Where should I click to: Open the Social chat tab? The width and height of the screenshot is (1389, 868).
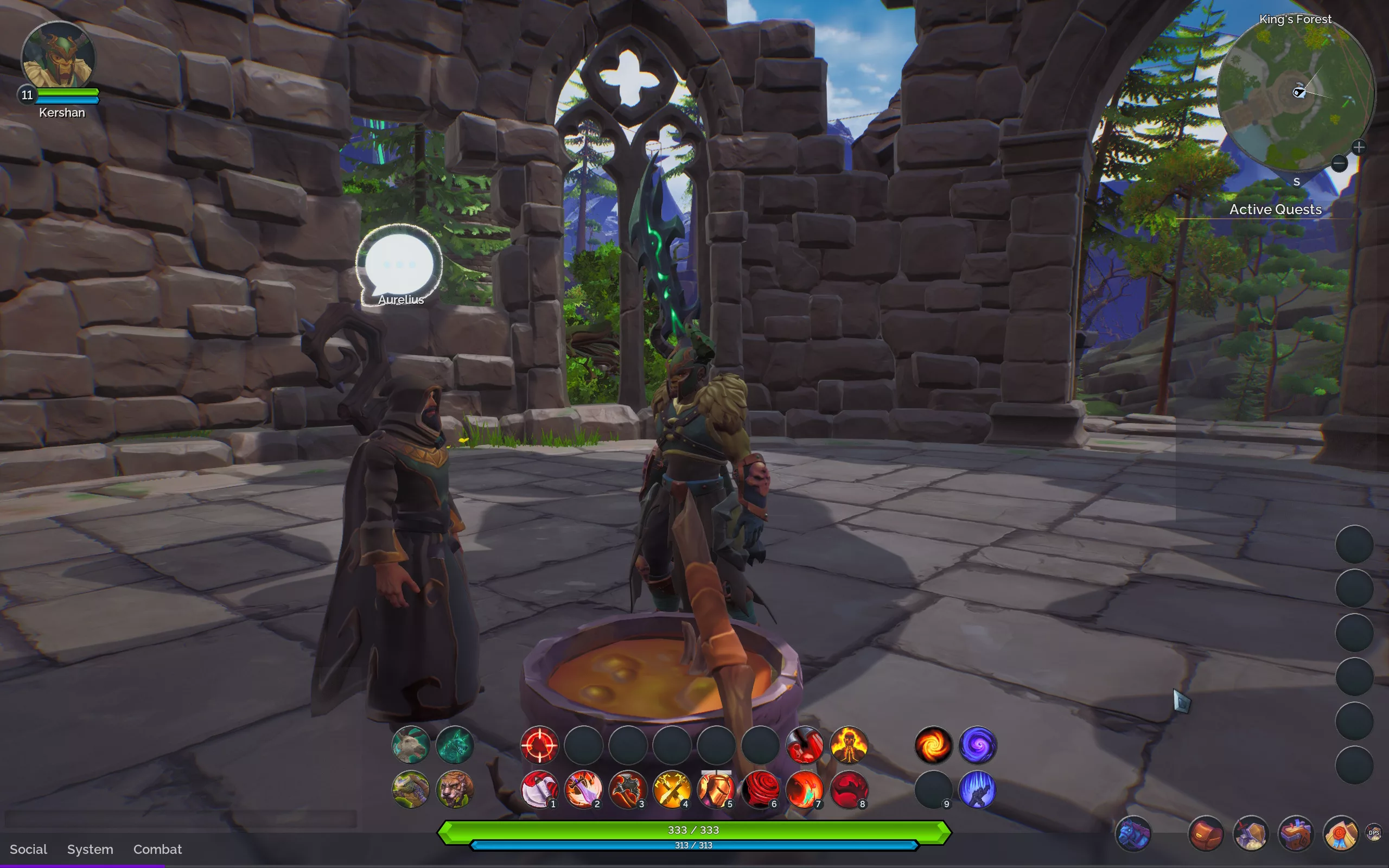point(28,849)
